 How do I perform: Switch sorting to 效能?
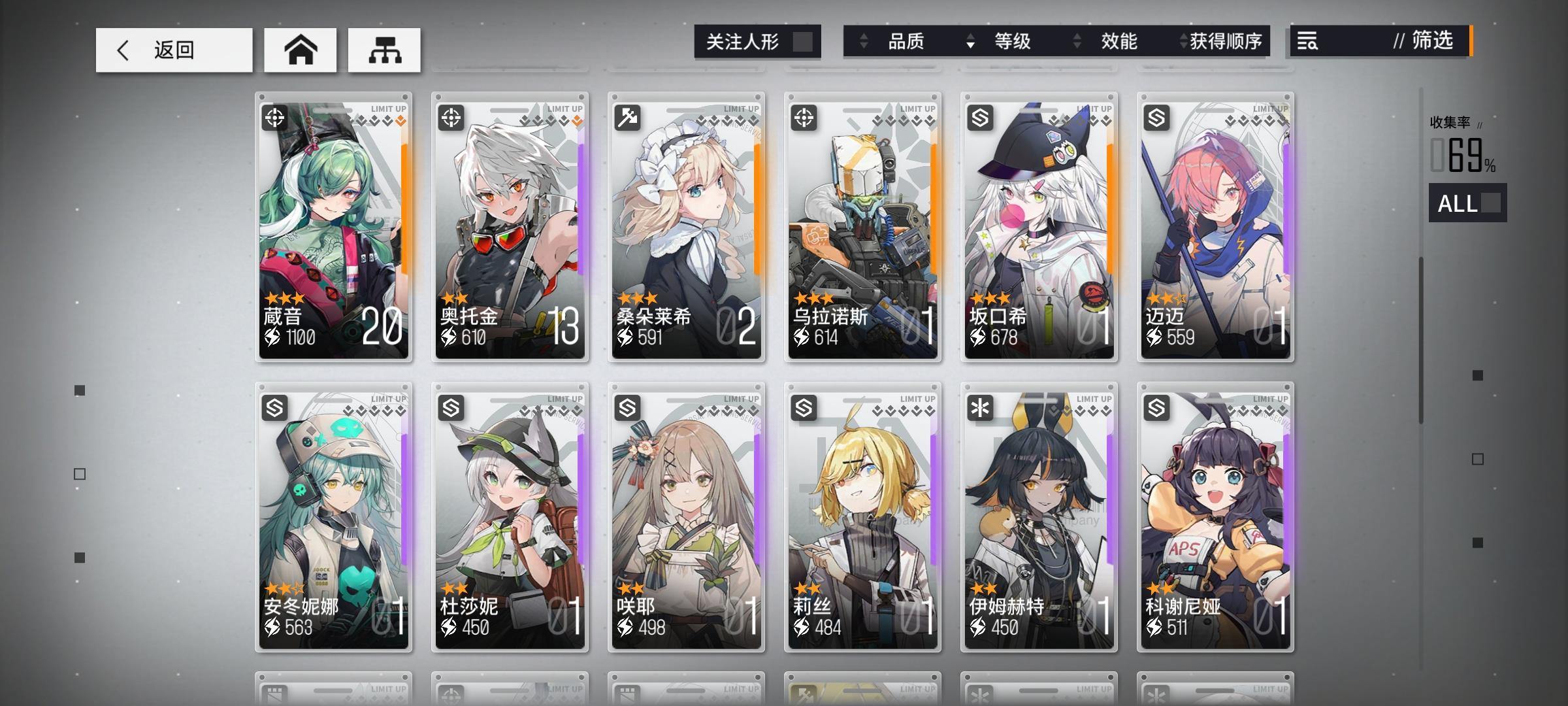coord(1118,42)
